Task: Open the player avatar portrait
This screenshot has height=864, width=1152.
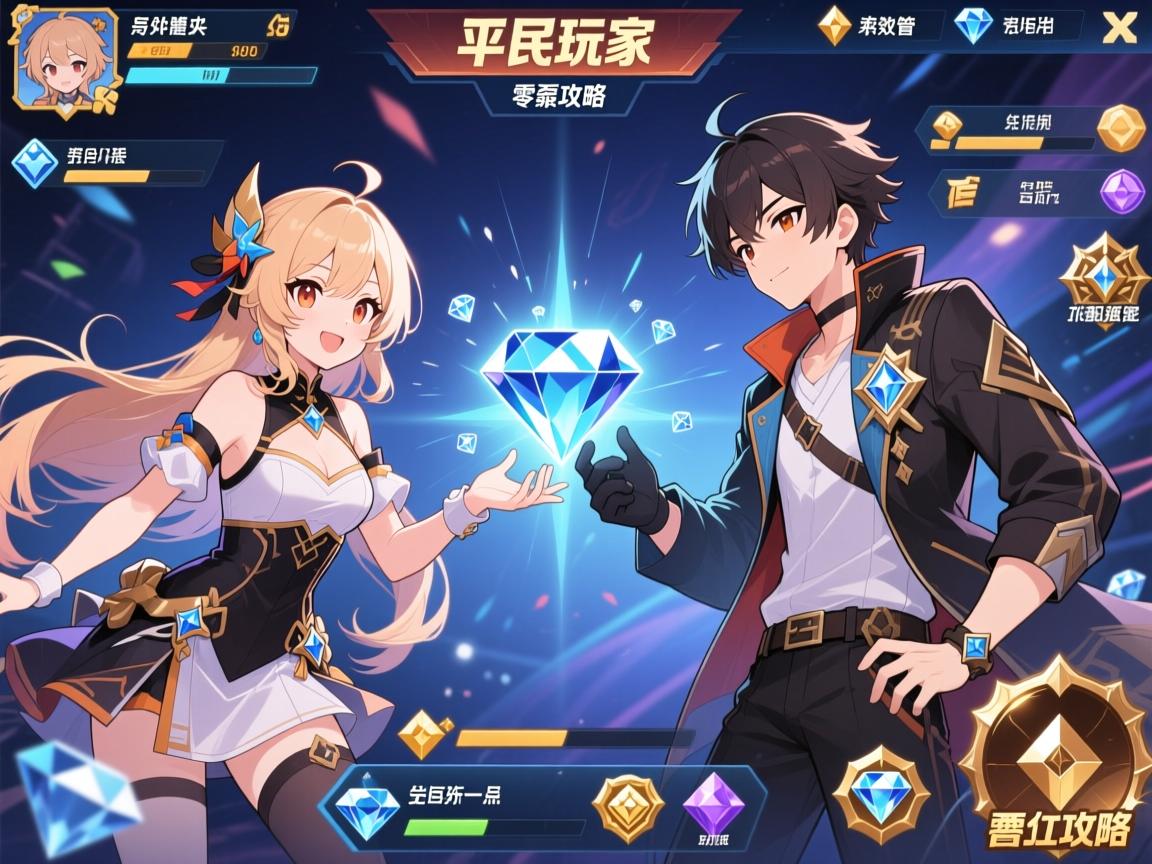Action: tap(63, 60)
